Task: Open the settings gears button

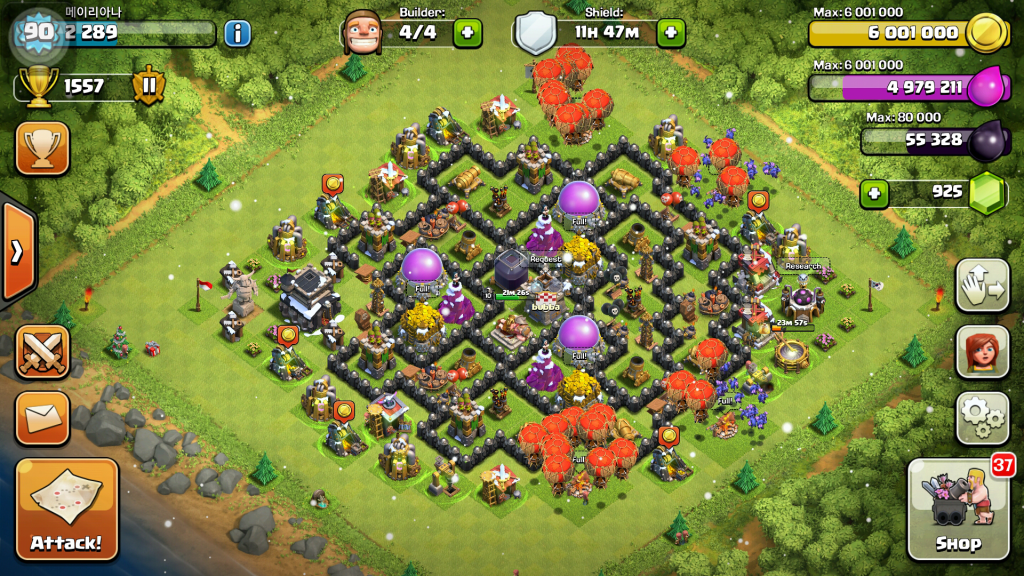Action: (982, 418)
